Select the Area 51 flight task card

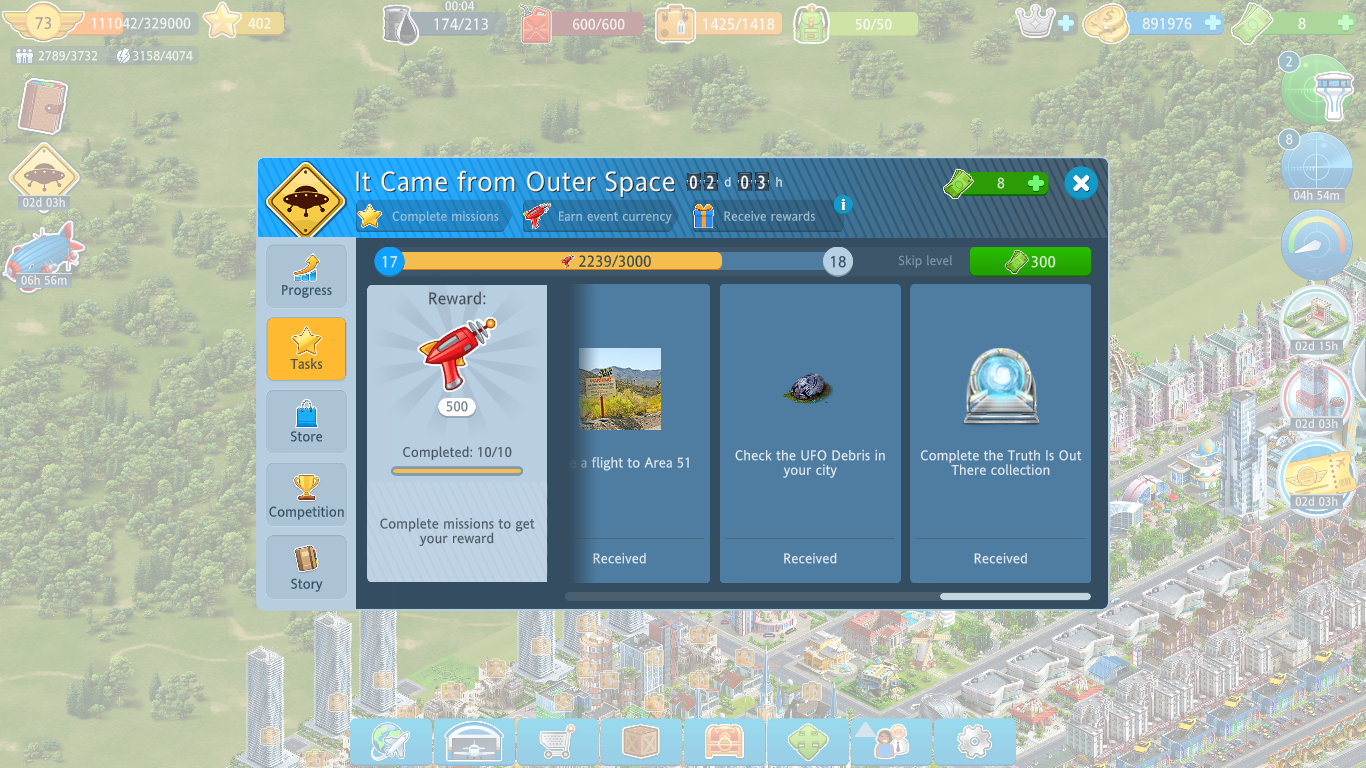(638, 433)
